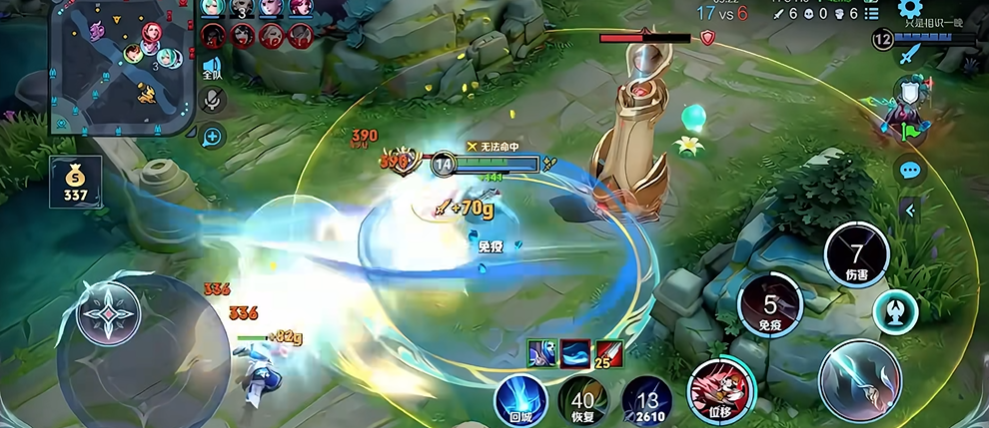Open the gold shop showing 337
Image resolution: width=989 pixels, height=428 pixels.
(x=76, y=182)
